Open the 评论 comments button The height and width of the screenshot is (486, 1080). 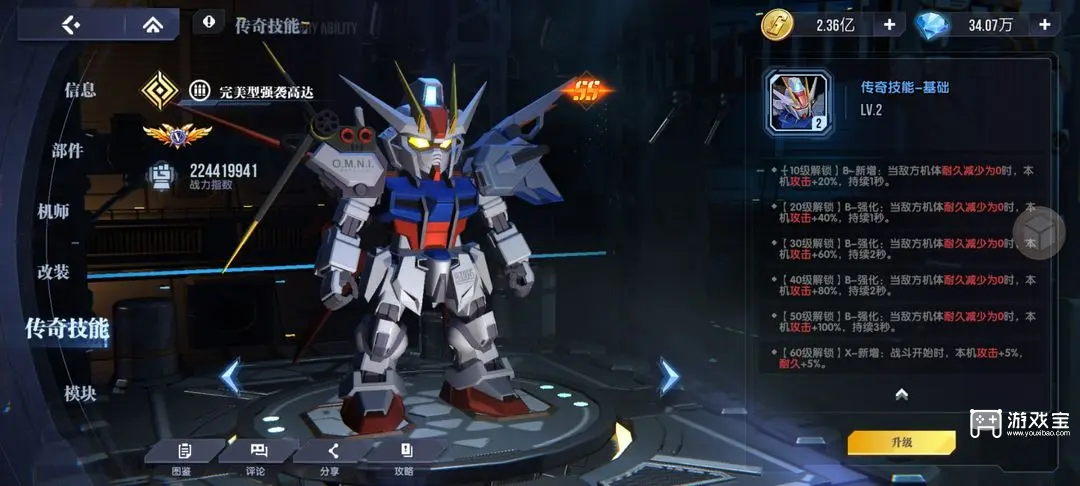pos(258,456)
